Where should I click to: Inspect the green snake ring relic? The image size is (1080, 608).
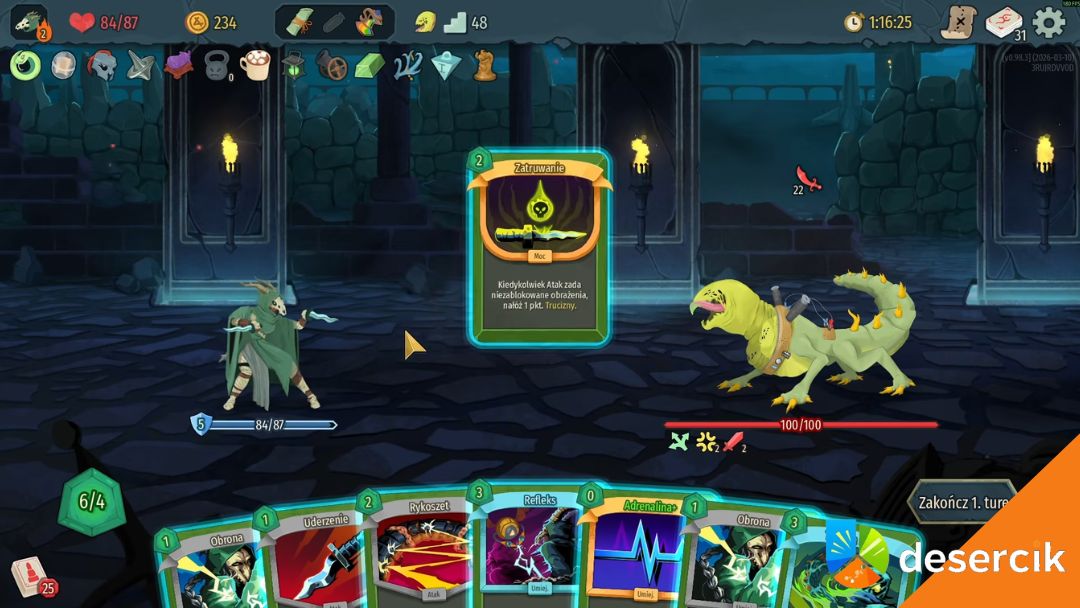click(x=25, y=66)
